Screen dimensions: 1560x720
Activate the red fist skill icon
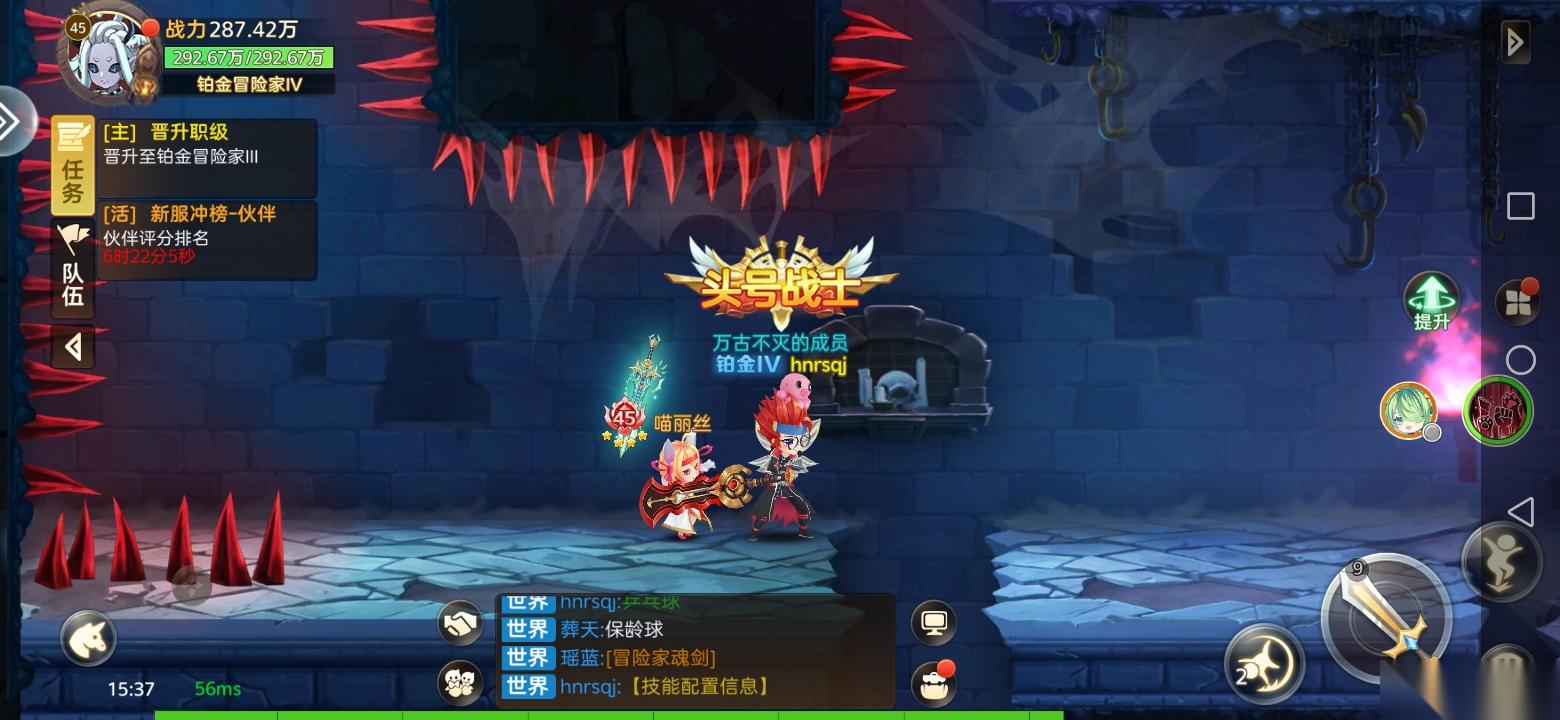pos(1498,410)
